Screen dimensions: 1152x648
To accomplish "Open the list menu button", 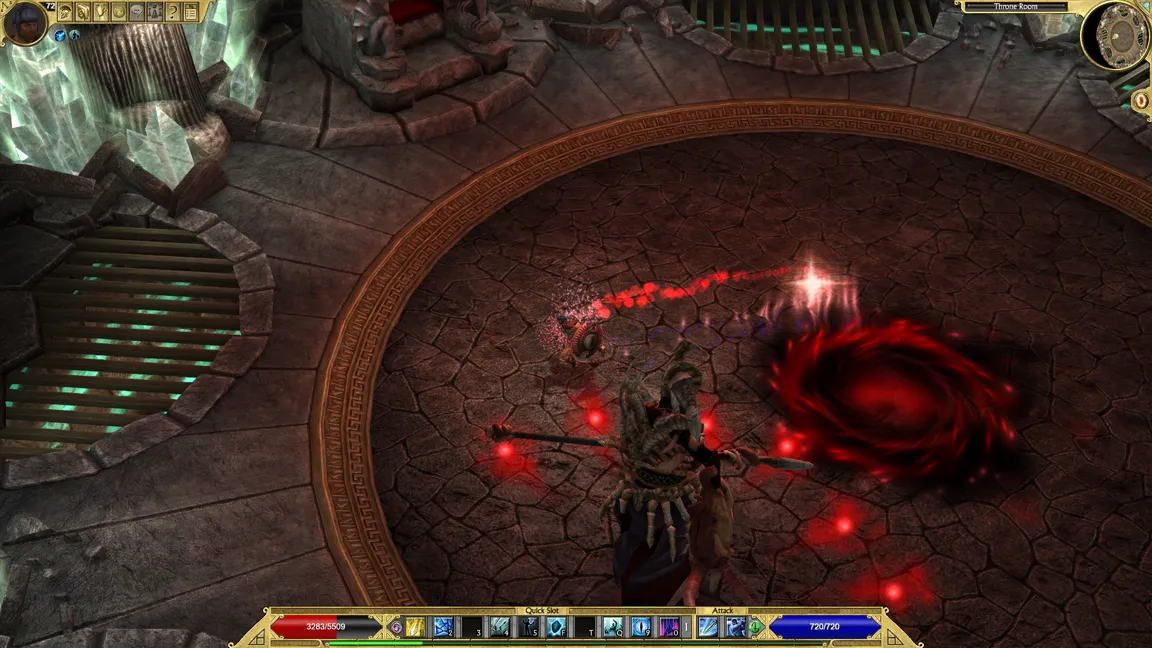I will 191,12.
